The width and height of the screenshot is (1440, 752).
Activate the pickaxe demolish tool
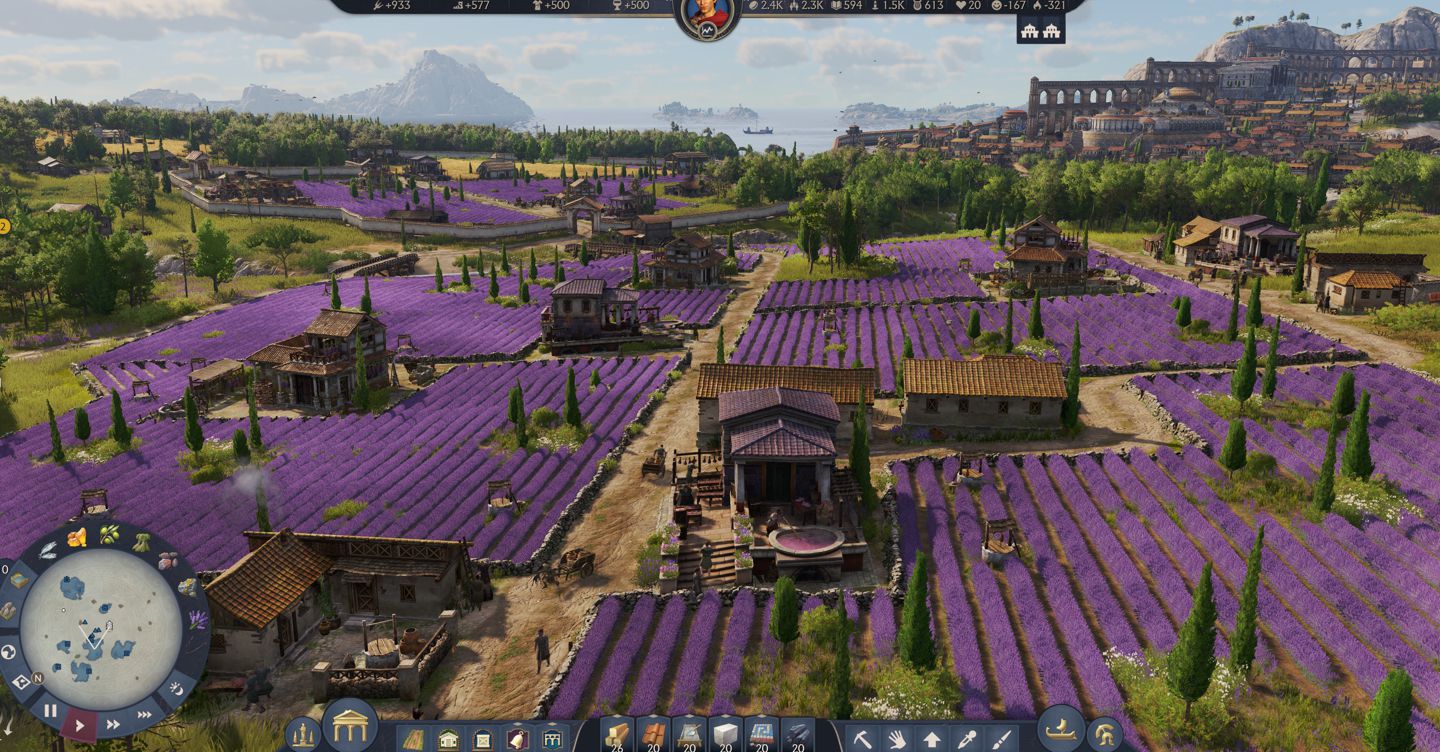[862, 740]
